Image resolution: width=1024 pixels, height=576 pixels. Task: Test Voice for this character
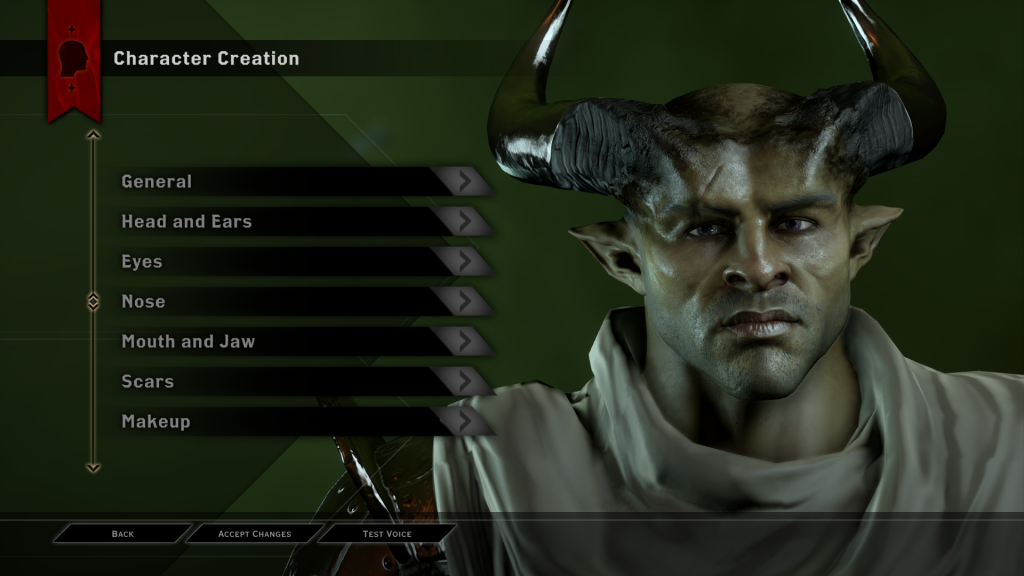tap(387, 534)
